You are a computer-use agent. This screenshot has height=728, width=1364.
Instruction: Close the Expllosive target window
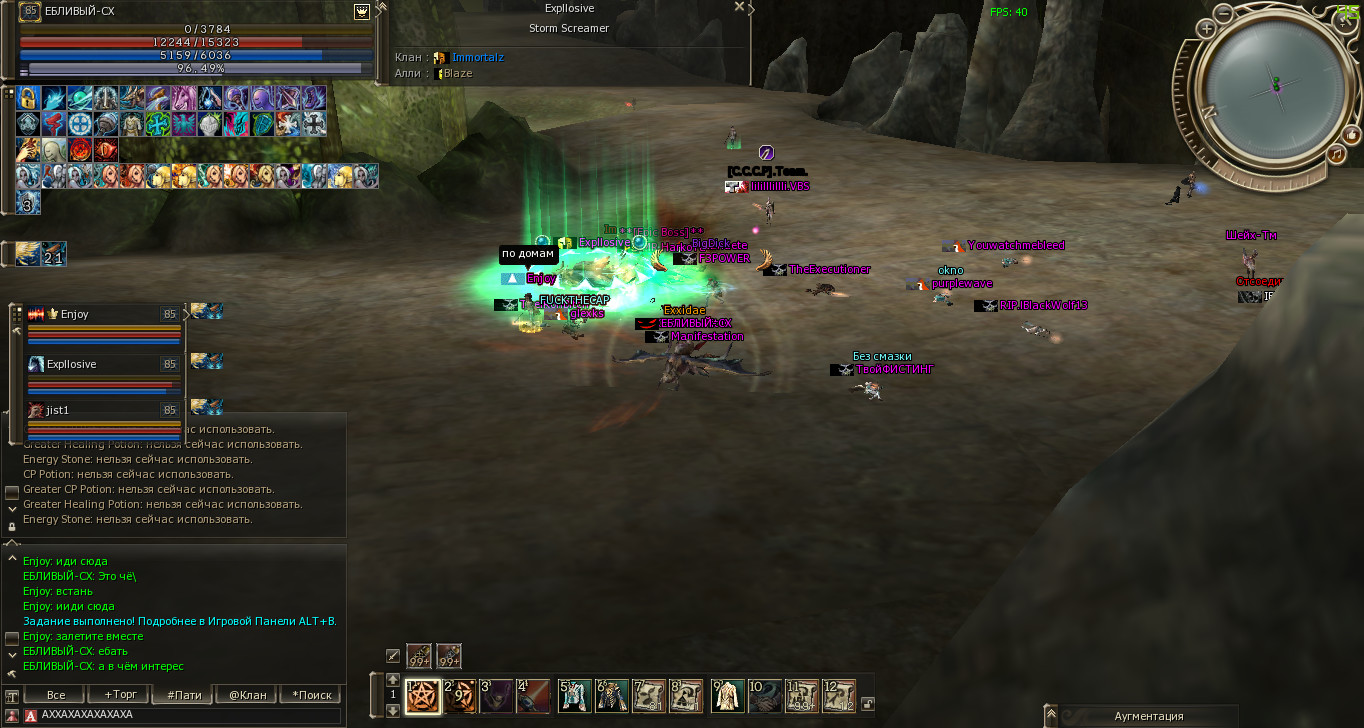pyautogui.click(x=739, y=7)
